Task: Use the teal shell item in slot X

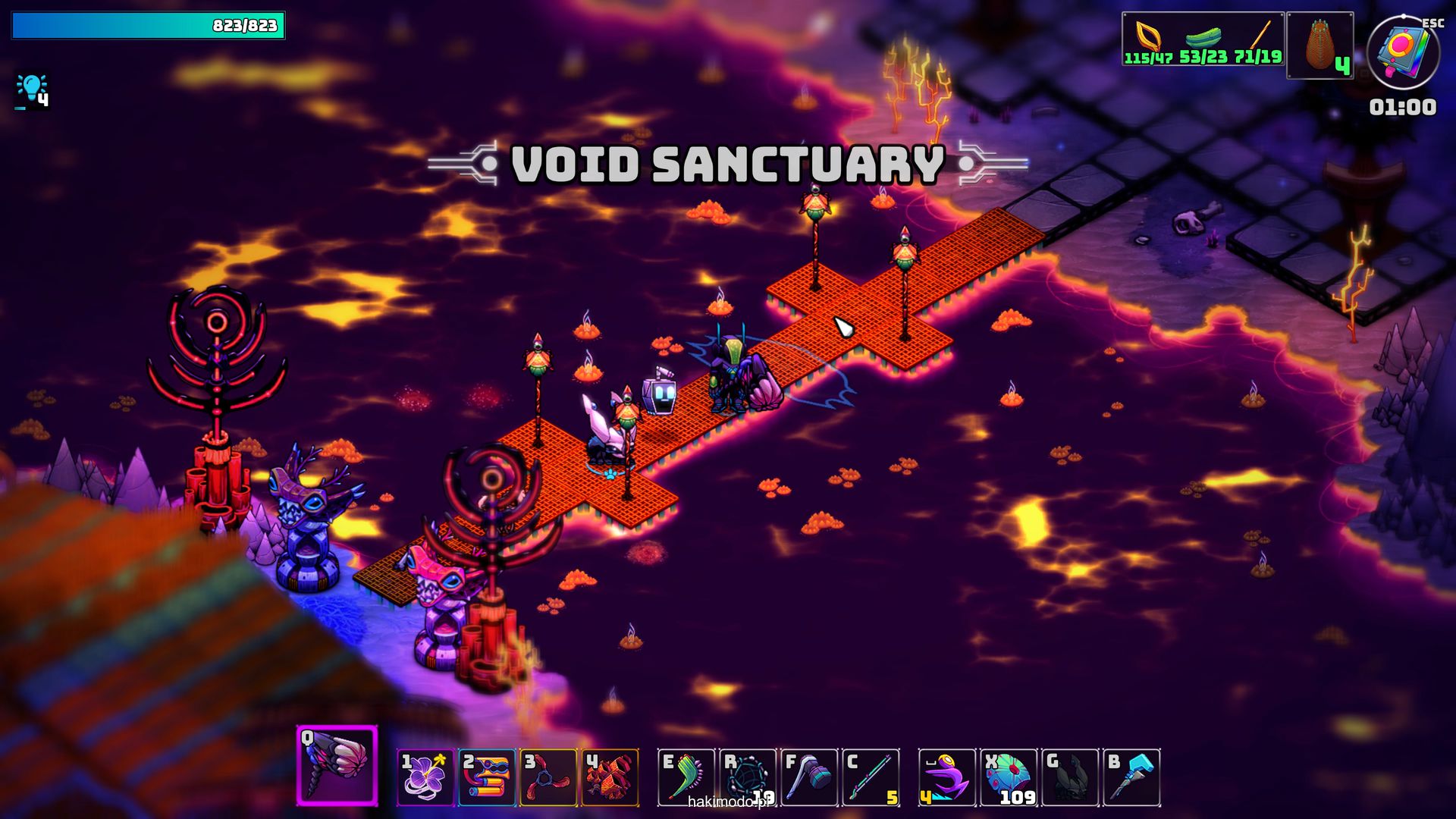Action: pos(1009,777)
